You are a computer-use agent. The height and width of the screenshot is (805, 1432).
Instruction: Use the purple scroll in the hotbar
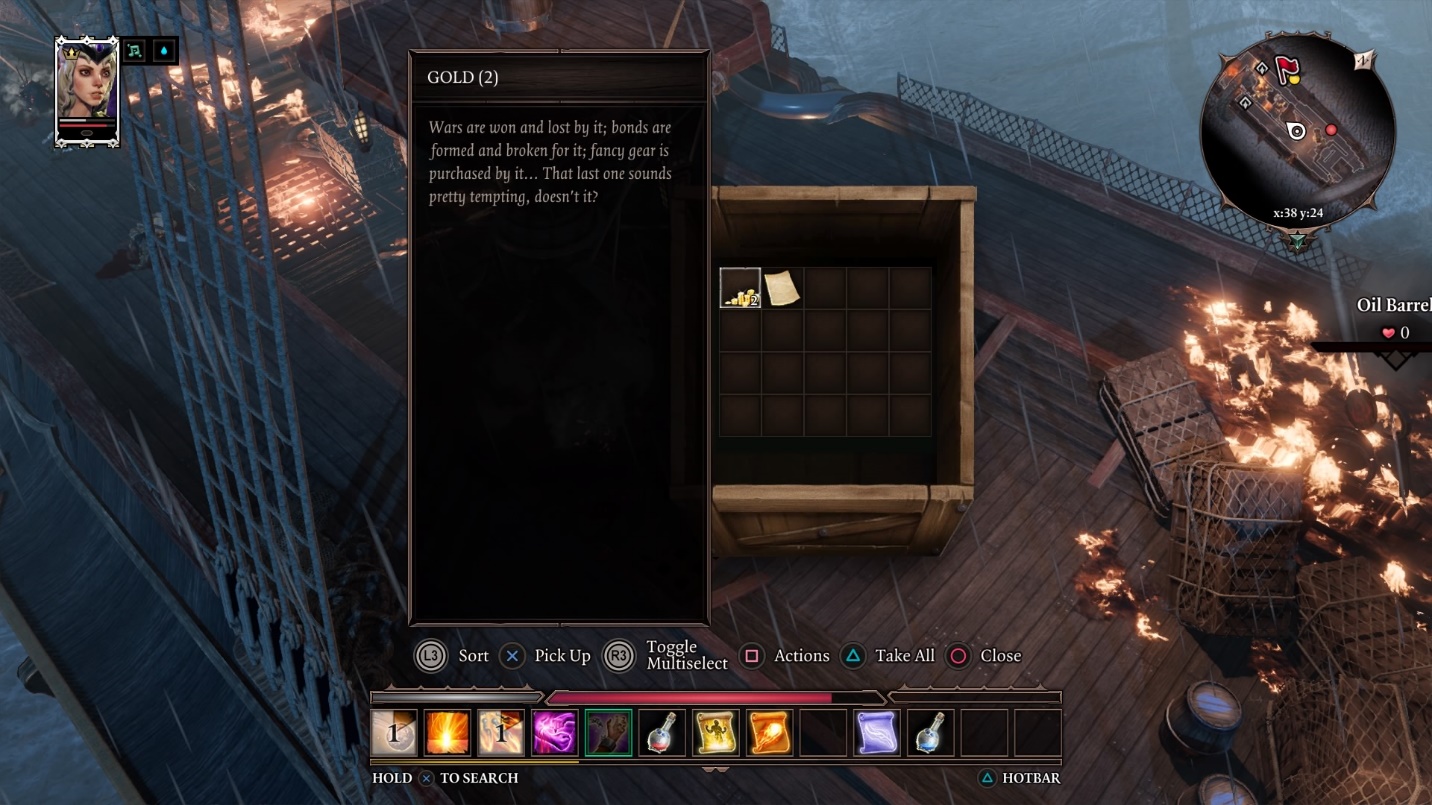(x=877, y=733)
